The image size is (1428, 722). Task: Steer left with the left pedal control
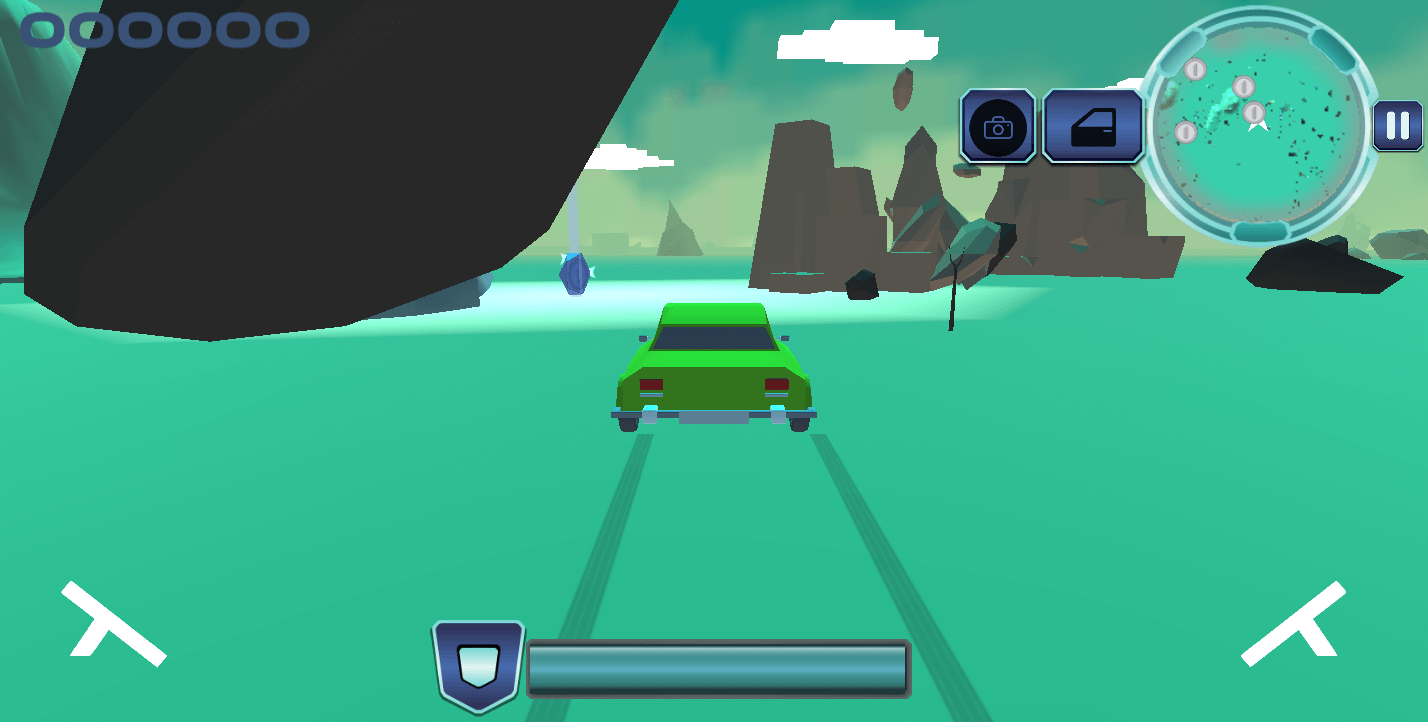tap(113, 625)
